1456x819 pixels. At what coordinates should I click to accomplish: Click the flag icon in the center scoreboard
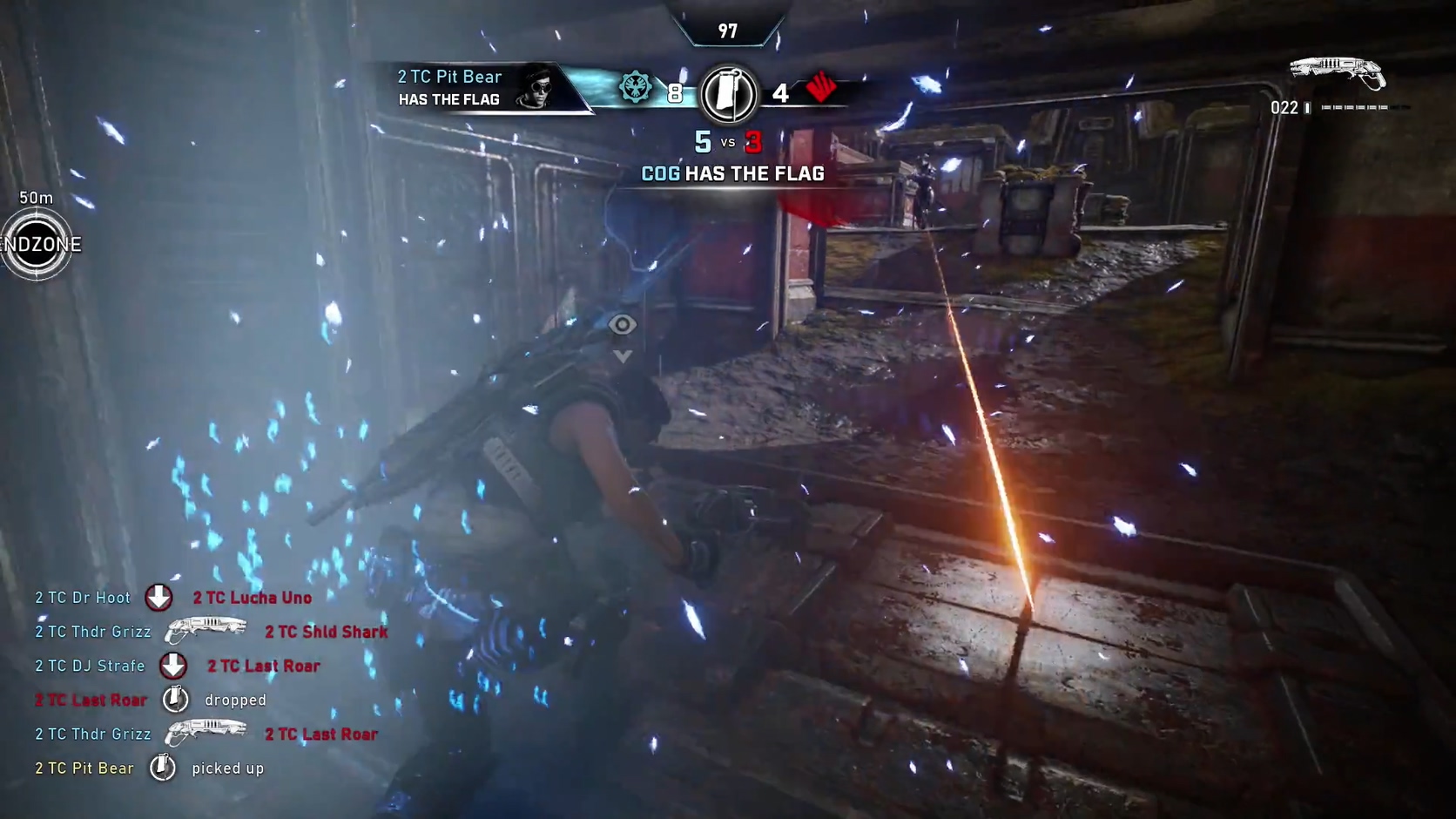(x=730, y=92)
